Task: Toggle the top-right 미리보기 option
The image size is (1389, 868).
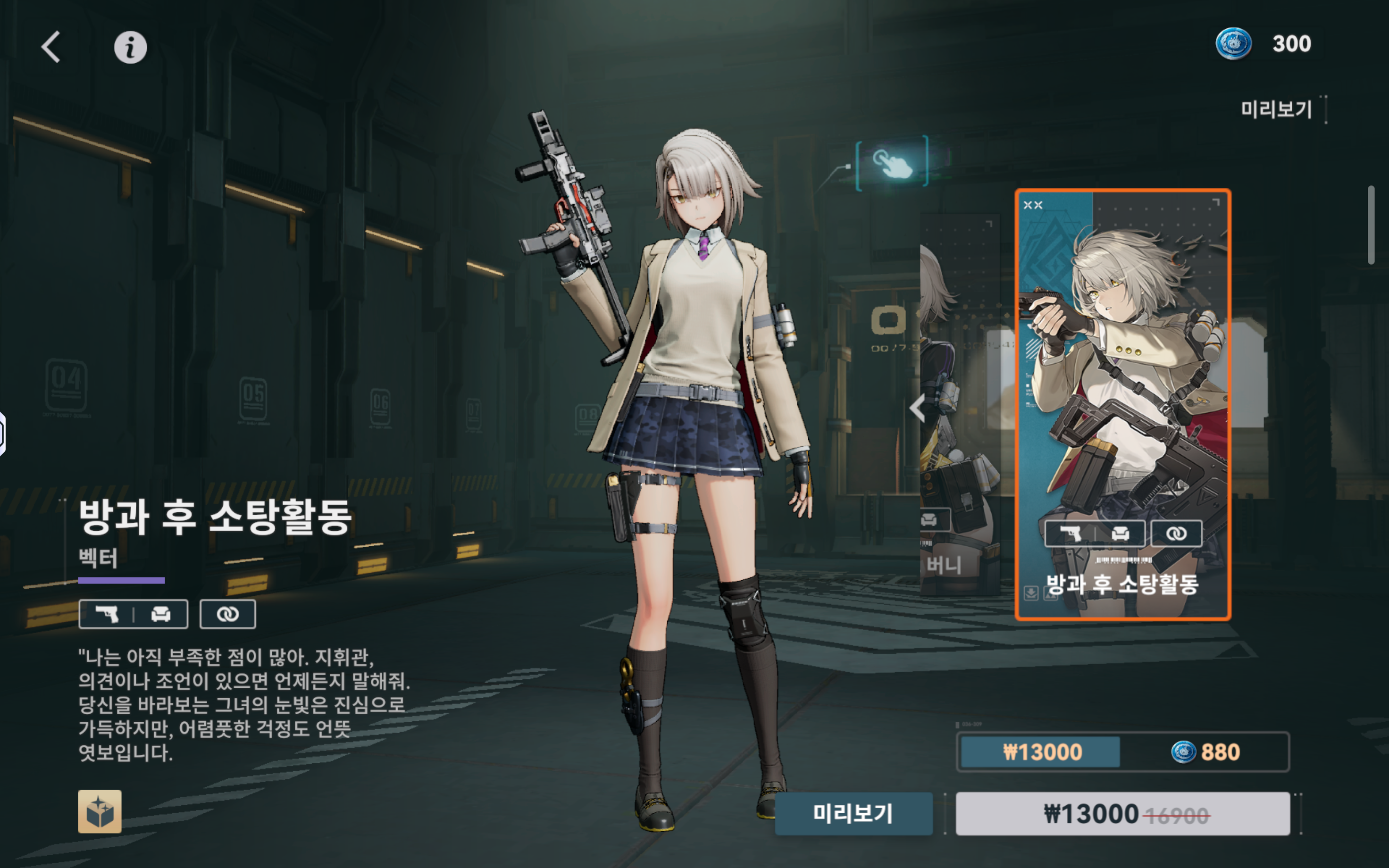Action: pos(1277,109)
